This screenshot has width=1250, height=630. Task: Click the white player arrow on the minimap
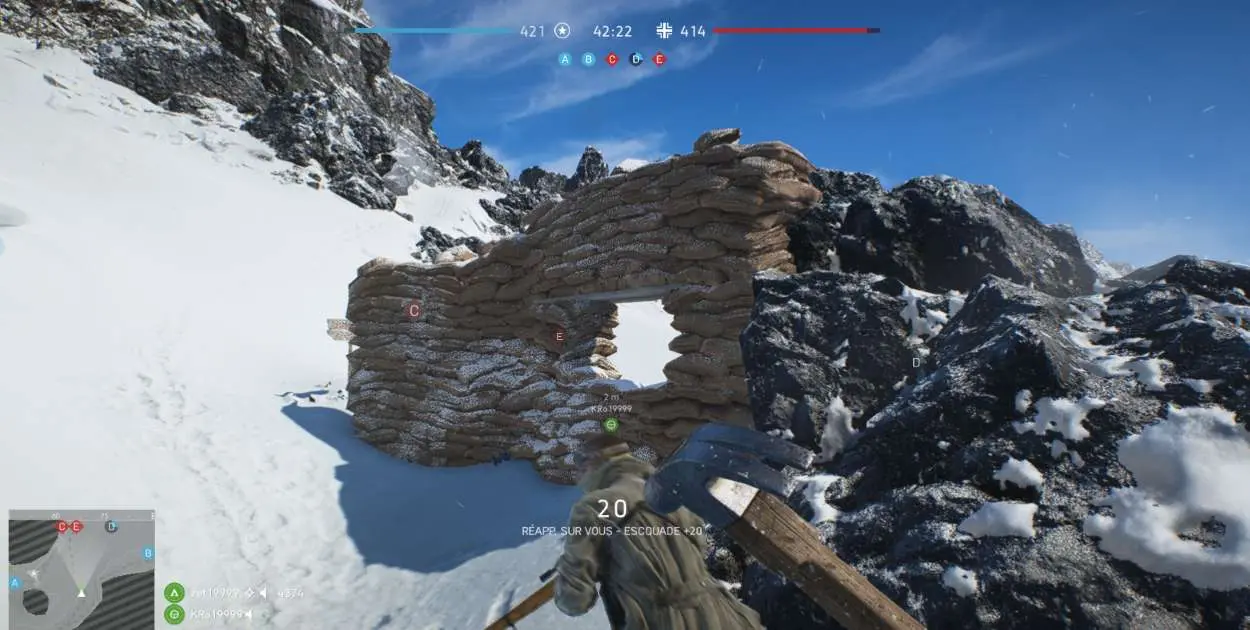pos(81,592)
